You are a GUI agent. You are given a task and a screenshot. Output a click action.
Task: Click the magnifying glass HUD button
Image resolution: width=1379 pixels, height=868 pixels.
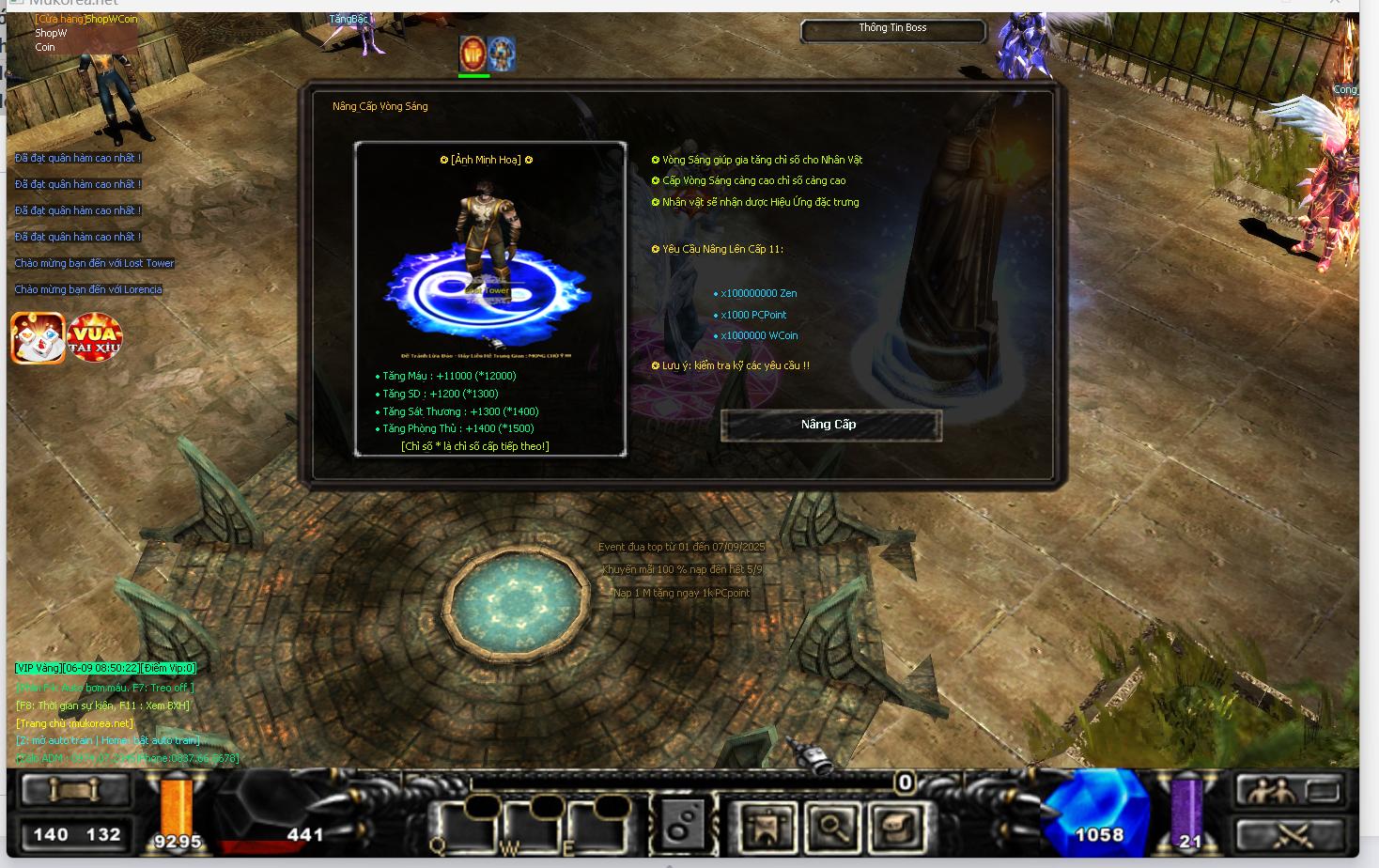832,827
